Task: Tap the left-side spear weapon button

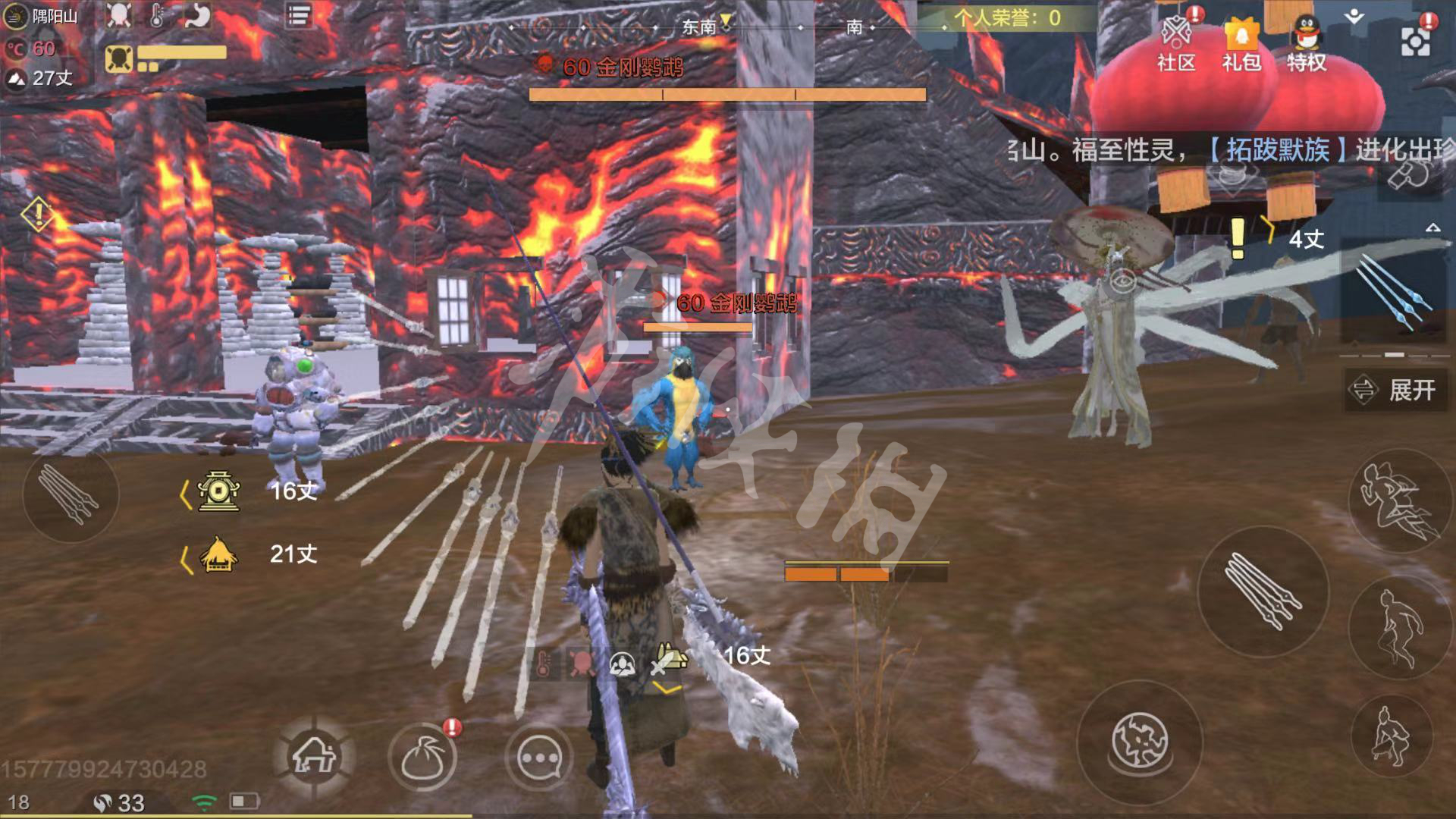Action: click(x=71, y=494)
